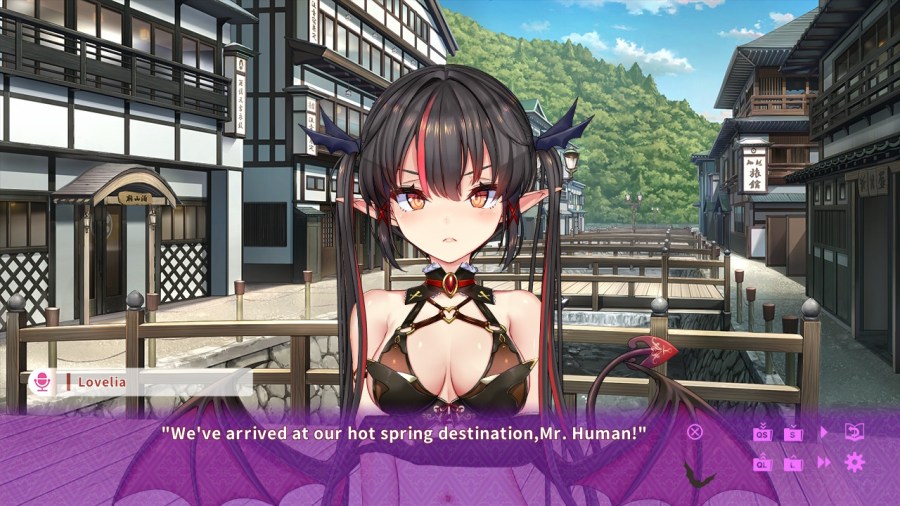Quick load with the QL button
This screenshot has width=900, height=506.
click(x=763, y=462)
